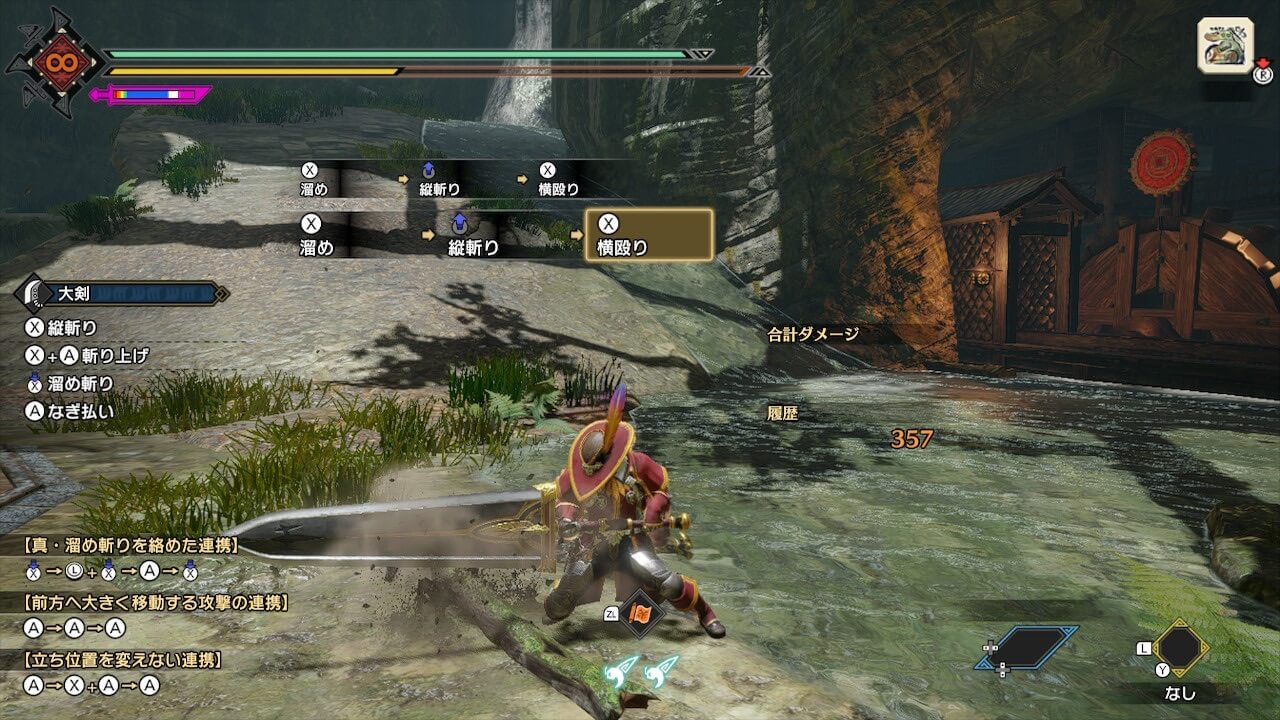Select the monster target icon

(x=1225, y=46)
